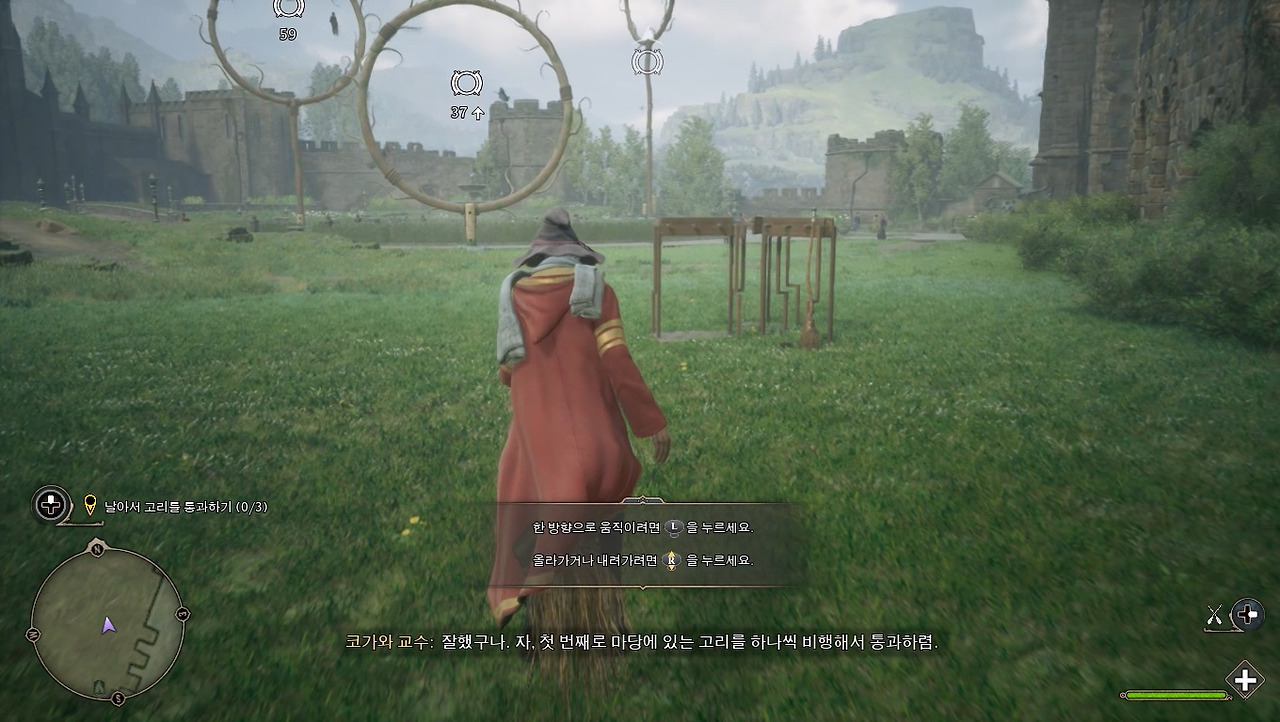Click the footprint symbol at the minimap bottom
Image resolution: width=1280 pixels, height=722 pixels.
pyautogui.click(x=100, y=685)
